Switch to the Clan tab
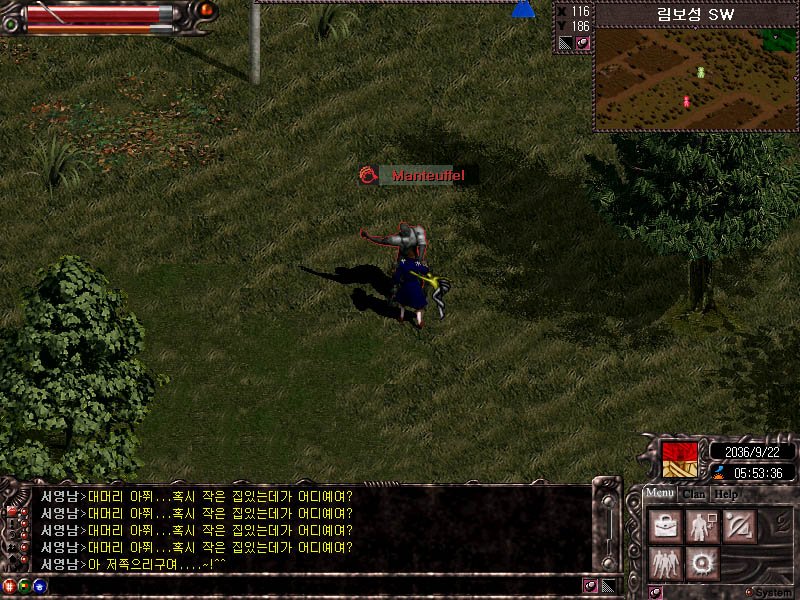Viewport: 800px width, 600px height. pyautogui.click(x=695, y=494)
